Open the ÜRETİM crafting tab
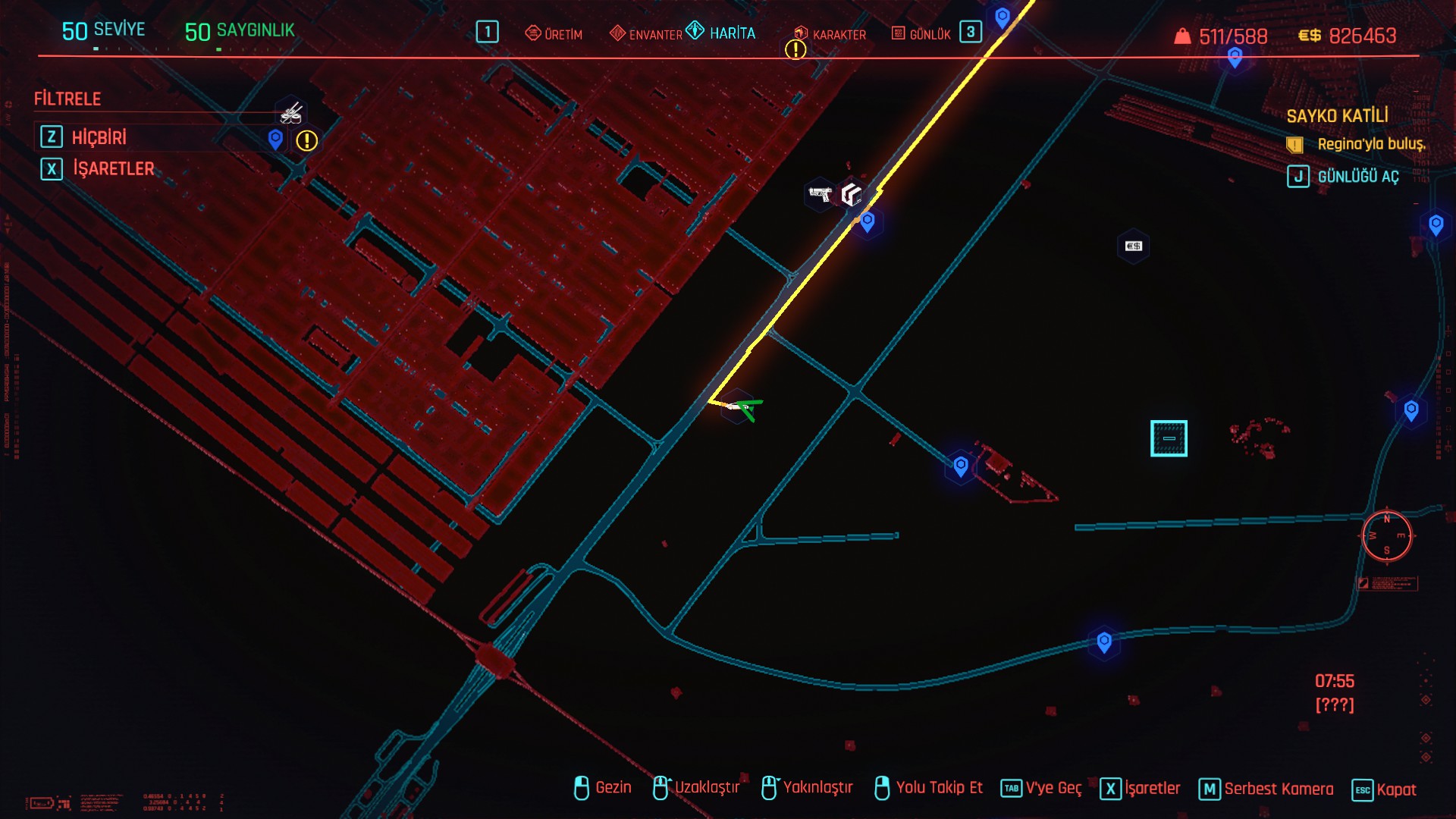 tap(554, 34)
